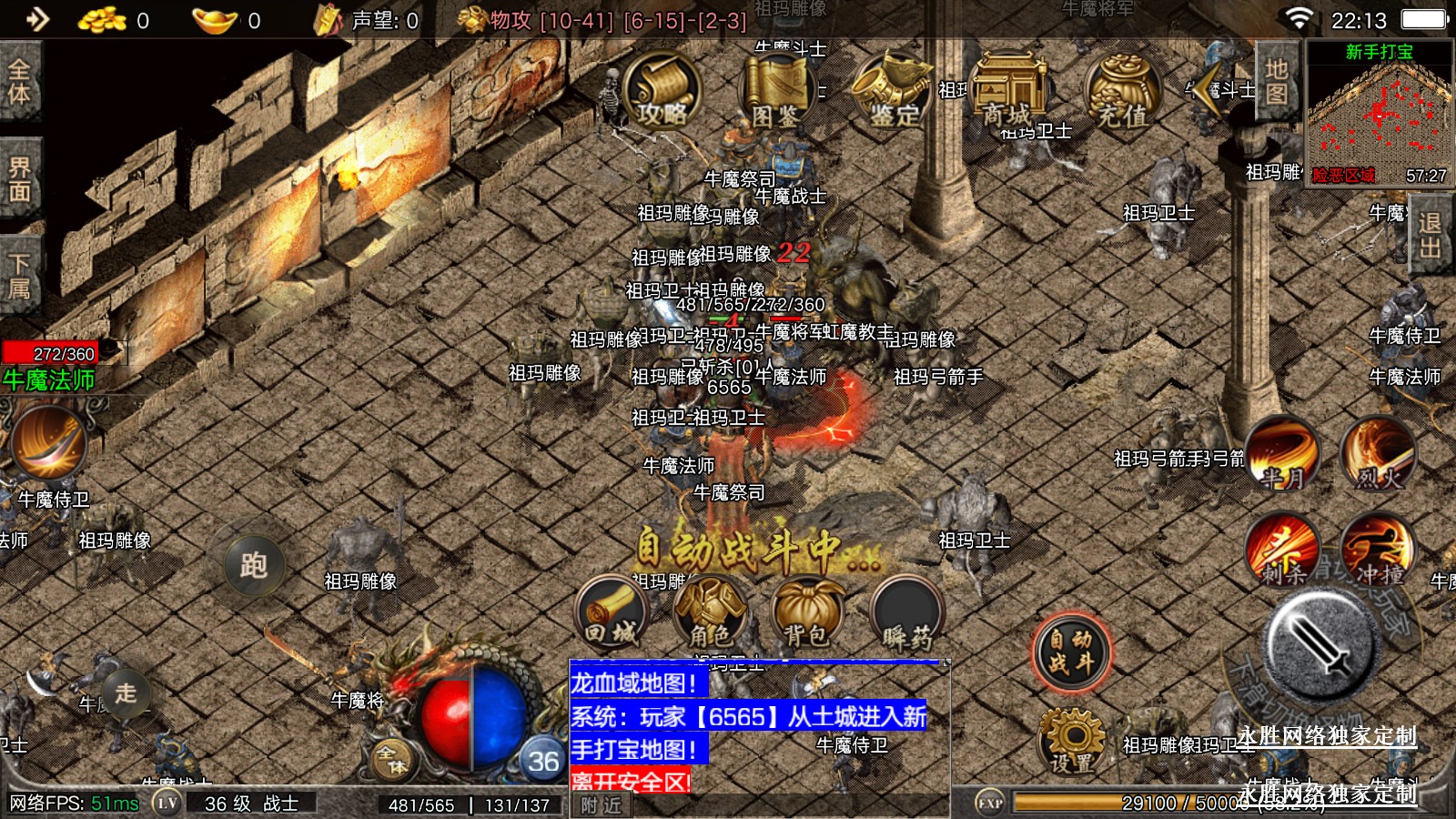Click the 退出 exit button
The height and width of the screenshot is (819, 1456).
tap(1430, 235)
